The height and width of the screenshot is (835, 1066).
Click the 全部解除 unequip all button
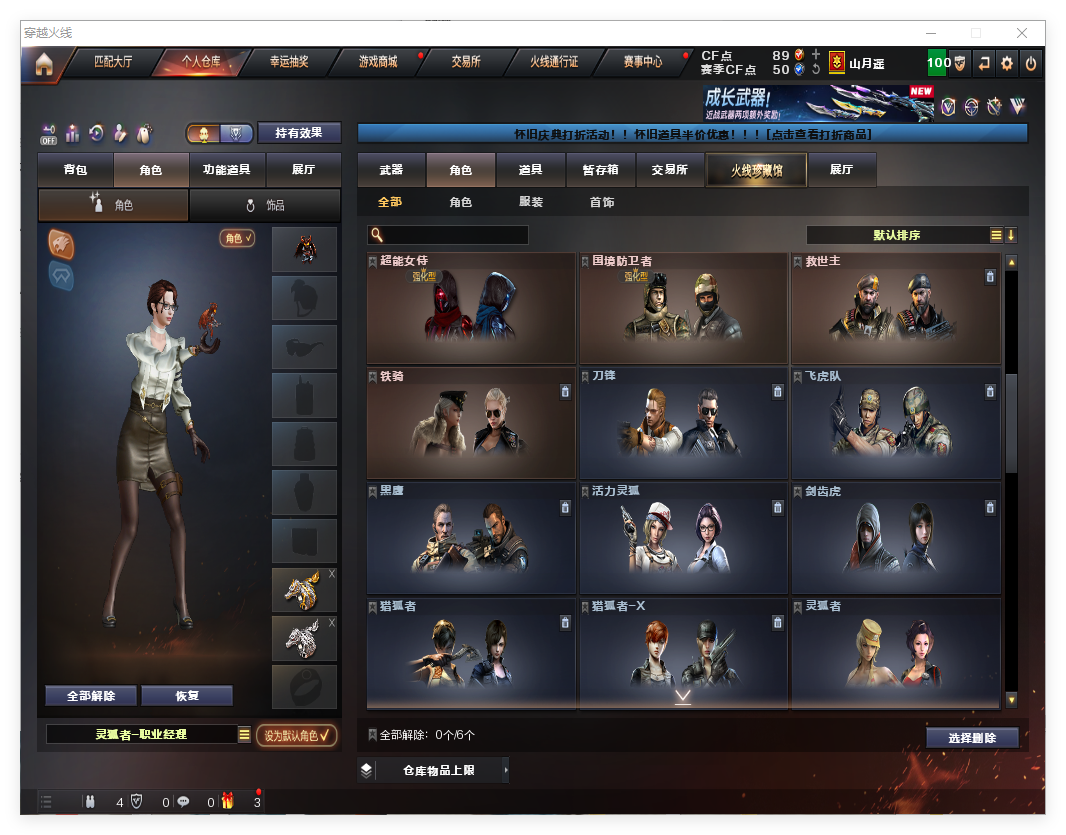(x=91, y=696)
